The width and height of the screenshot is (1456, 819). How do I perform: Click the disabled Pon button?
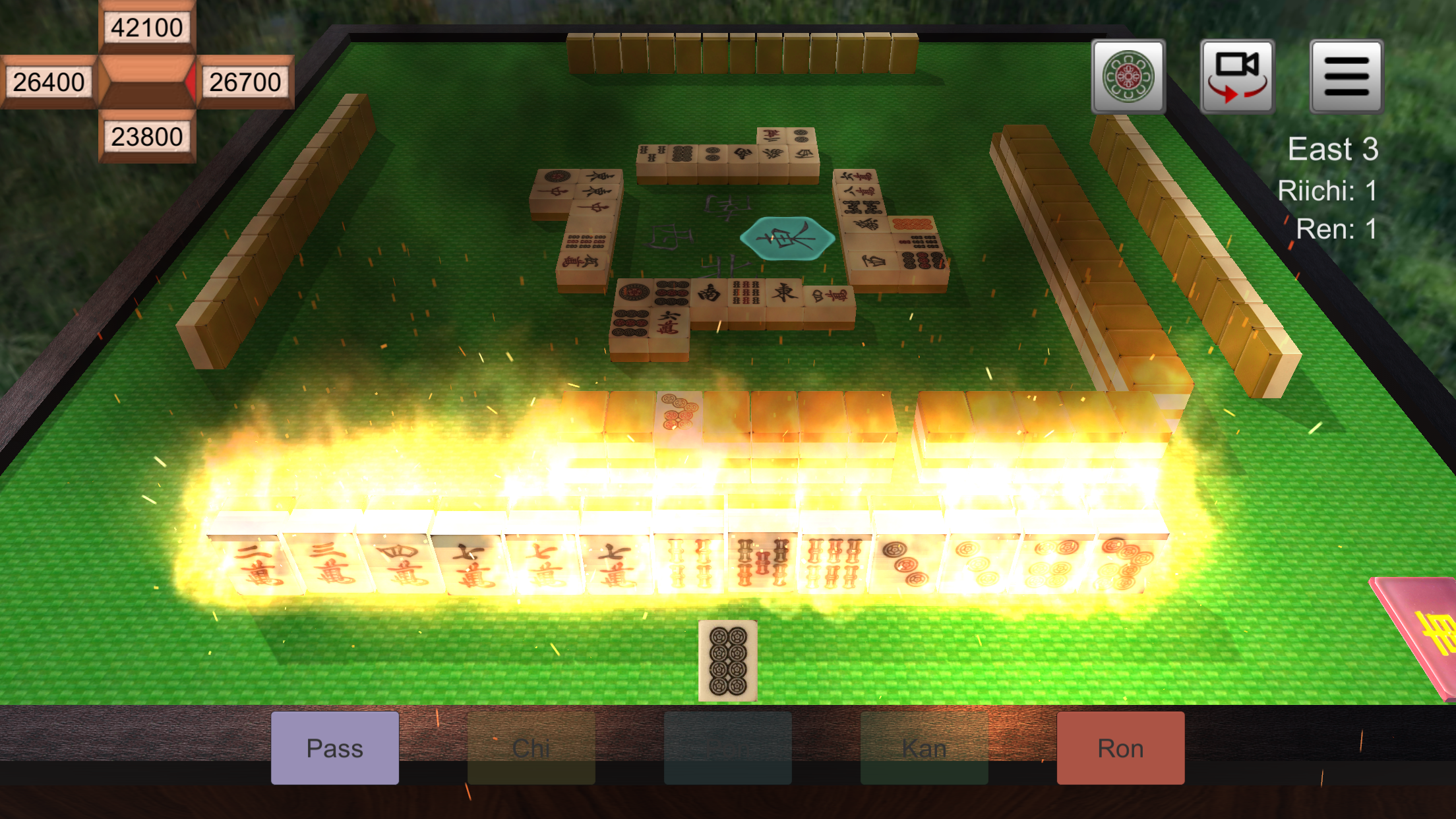(728, 748)
